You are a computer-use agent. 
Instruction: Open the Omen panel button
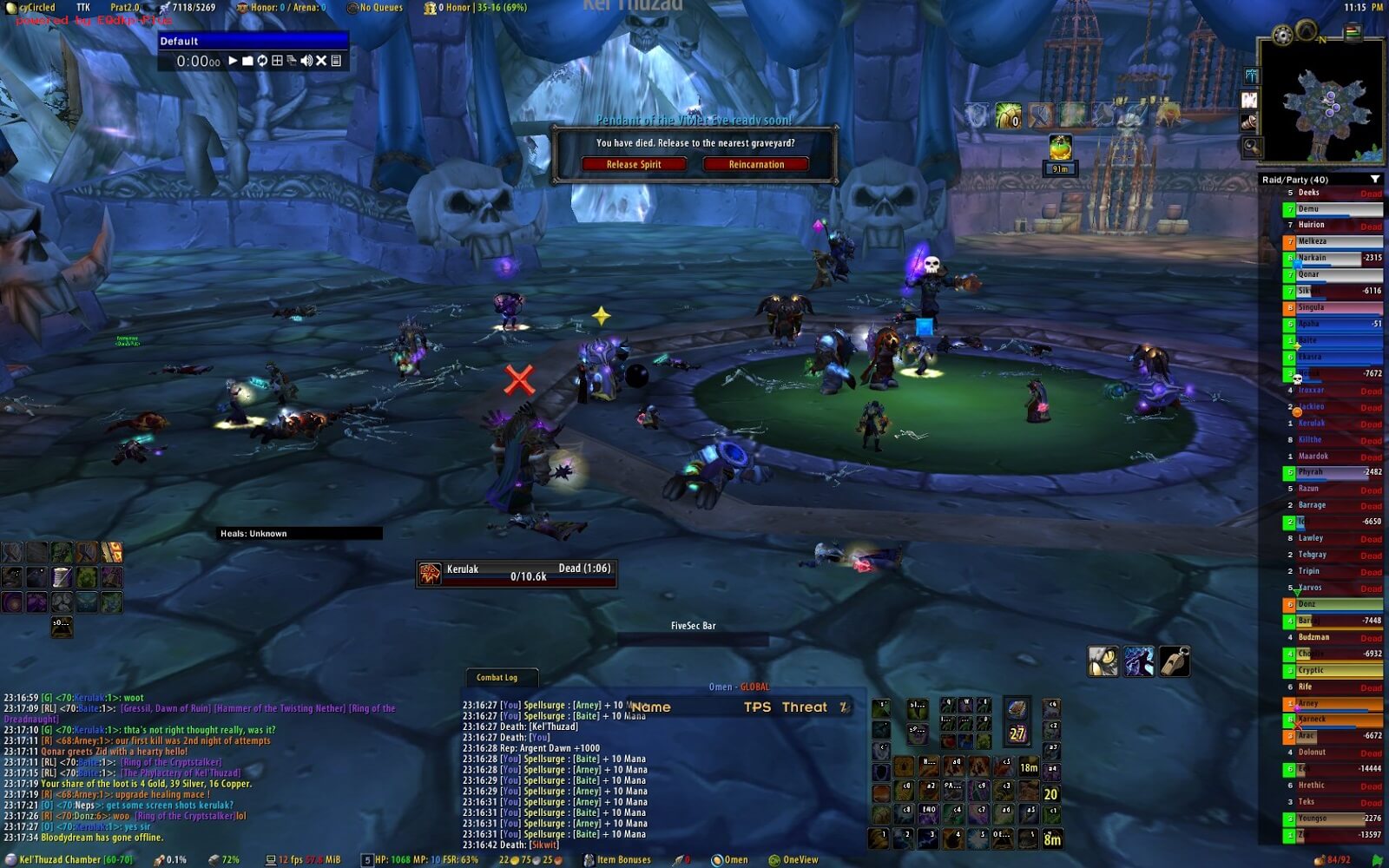[x=729, y=860]
